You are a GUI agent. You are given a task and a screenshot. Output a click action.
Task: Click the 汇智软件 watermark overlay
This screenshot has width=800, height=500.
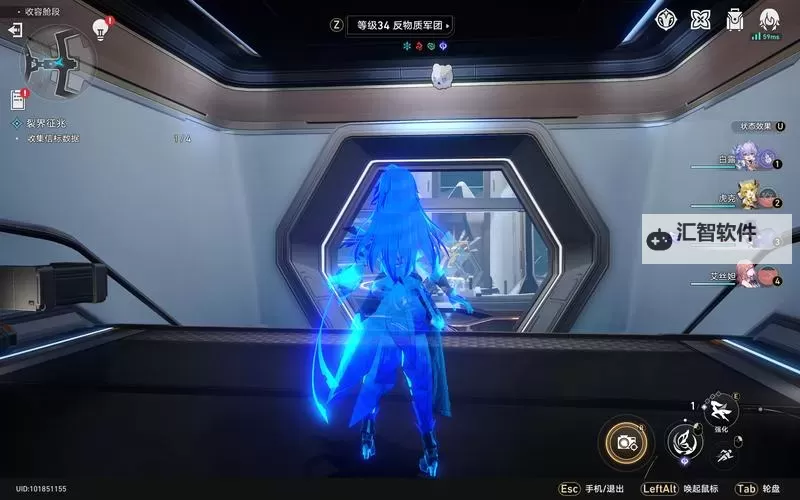point(716,239)
